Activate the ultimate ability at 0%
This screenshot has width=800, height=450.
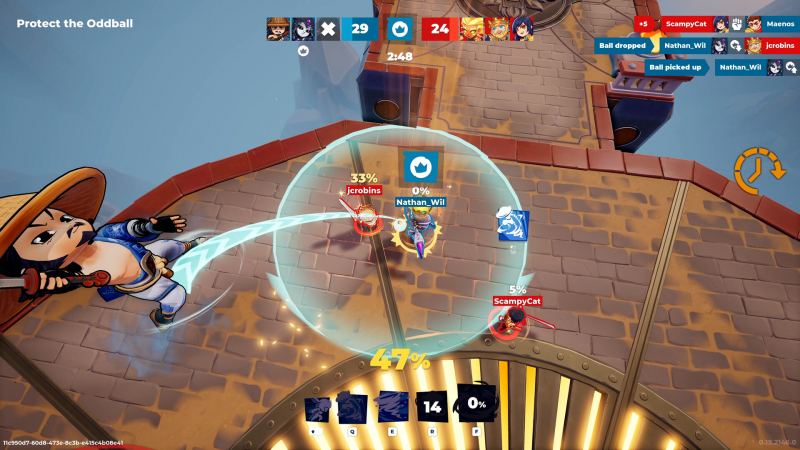(476, 404)
